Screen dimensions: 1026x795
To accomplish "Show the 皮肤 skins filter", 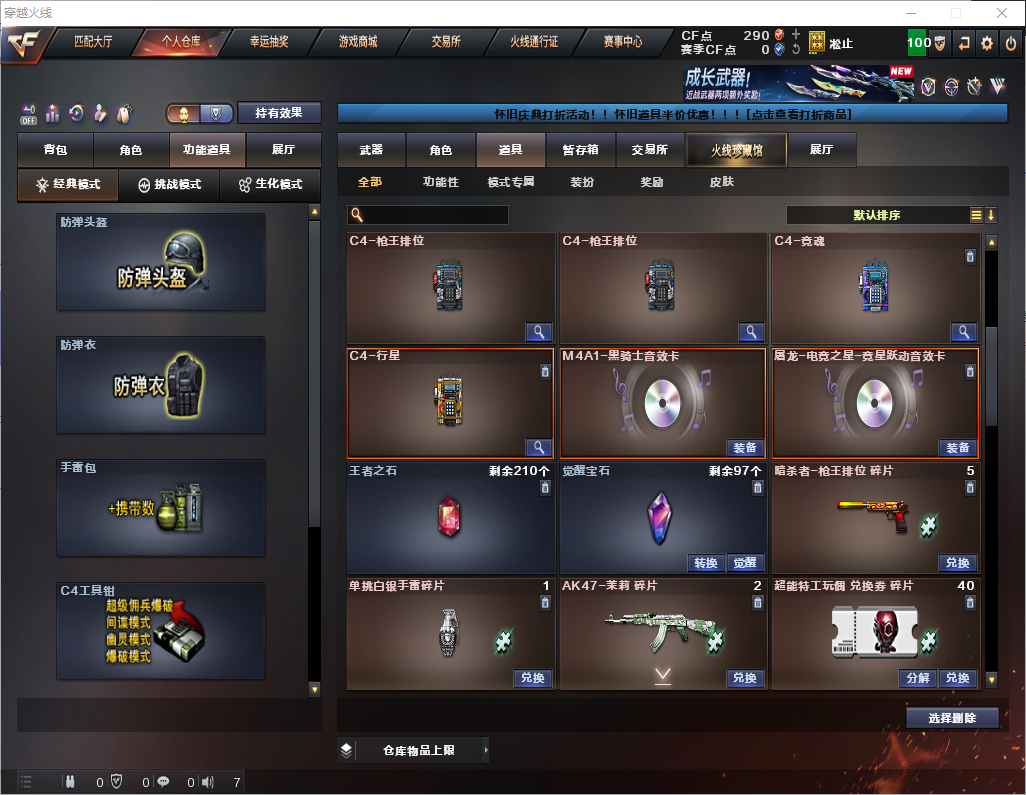I will tap(721, 182).
